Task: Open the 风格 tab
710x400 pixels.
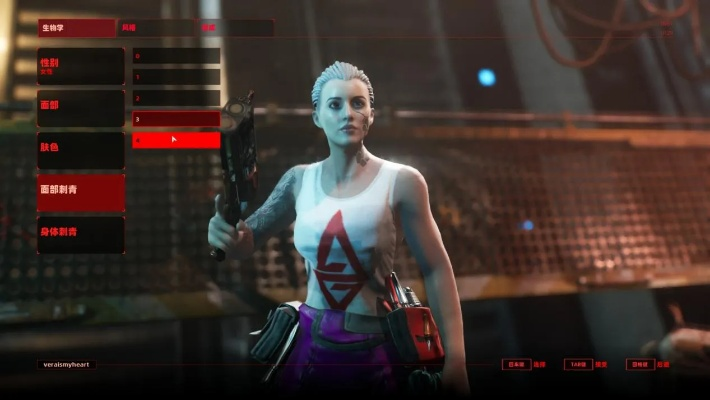Action: pyautogui.click(x=155, y=28)
